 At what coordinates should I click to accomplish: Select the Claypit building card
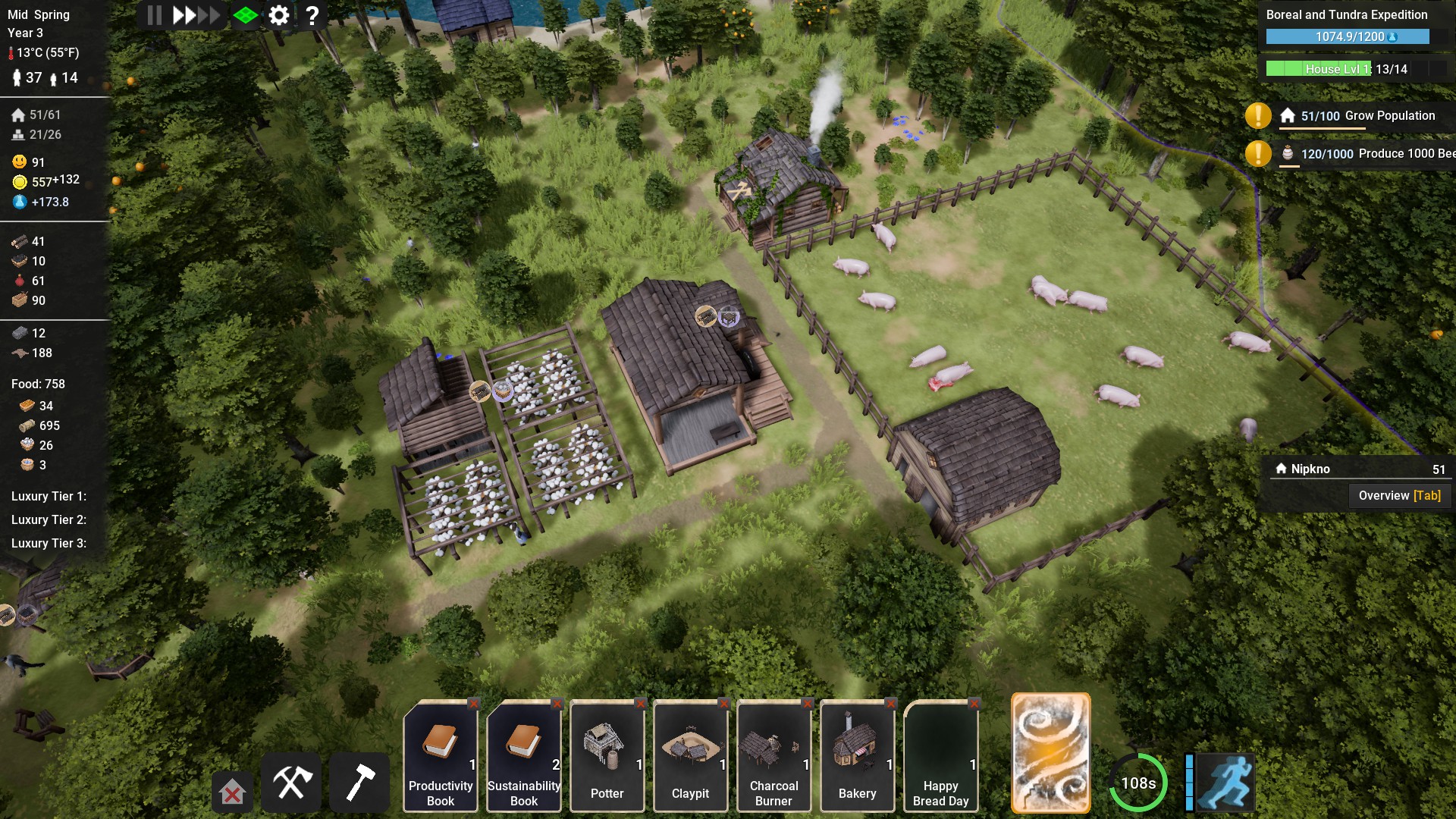[691, 757]
